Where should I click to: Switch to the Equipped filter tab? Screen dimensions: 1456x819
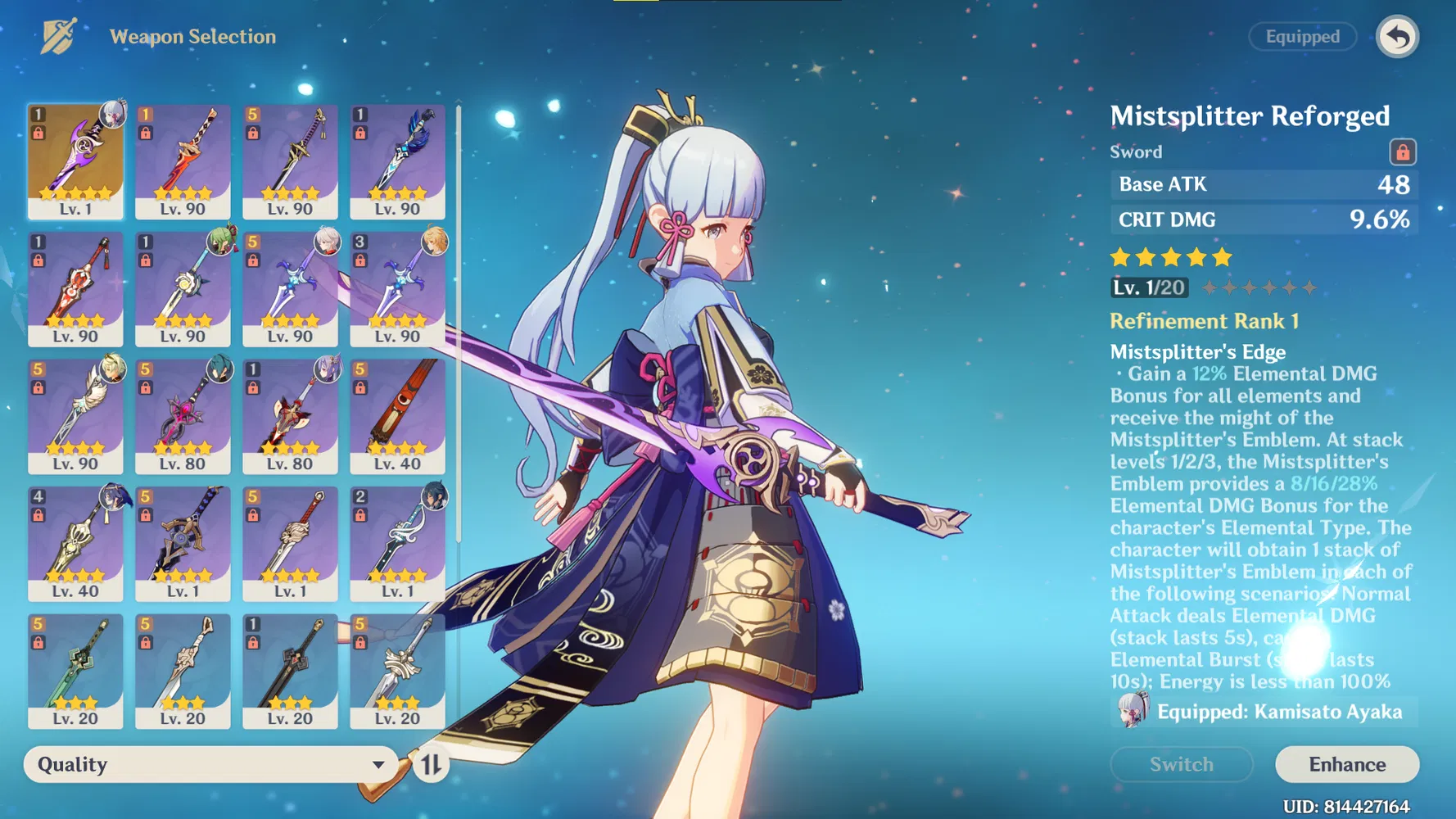(x=1302, y=37)
